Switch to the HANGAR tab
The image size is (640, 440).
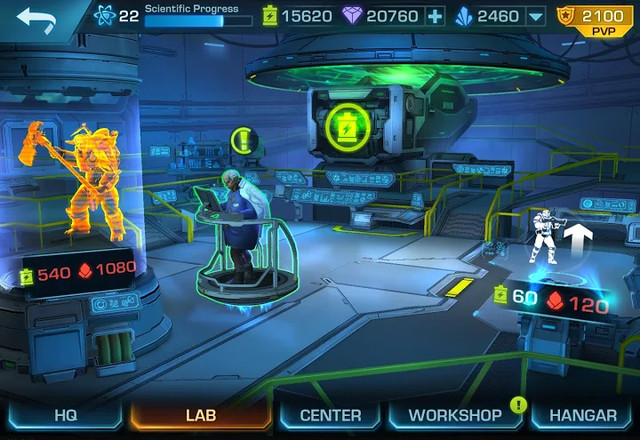[583, 414]
